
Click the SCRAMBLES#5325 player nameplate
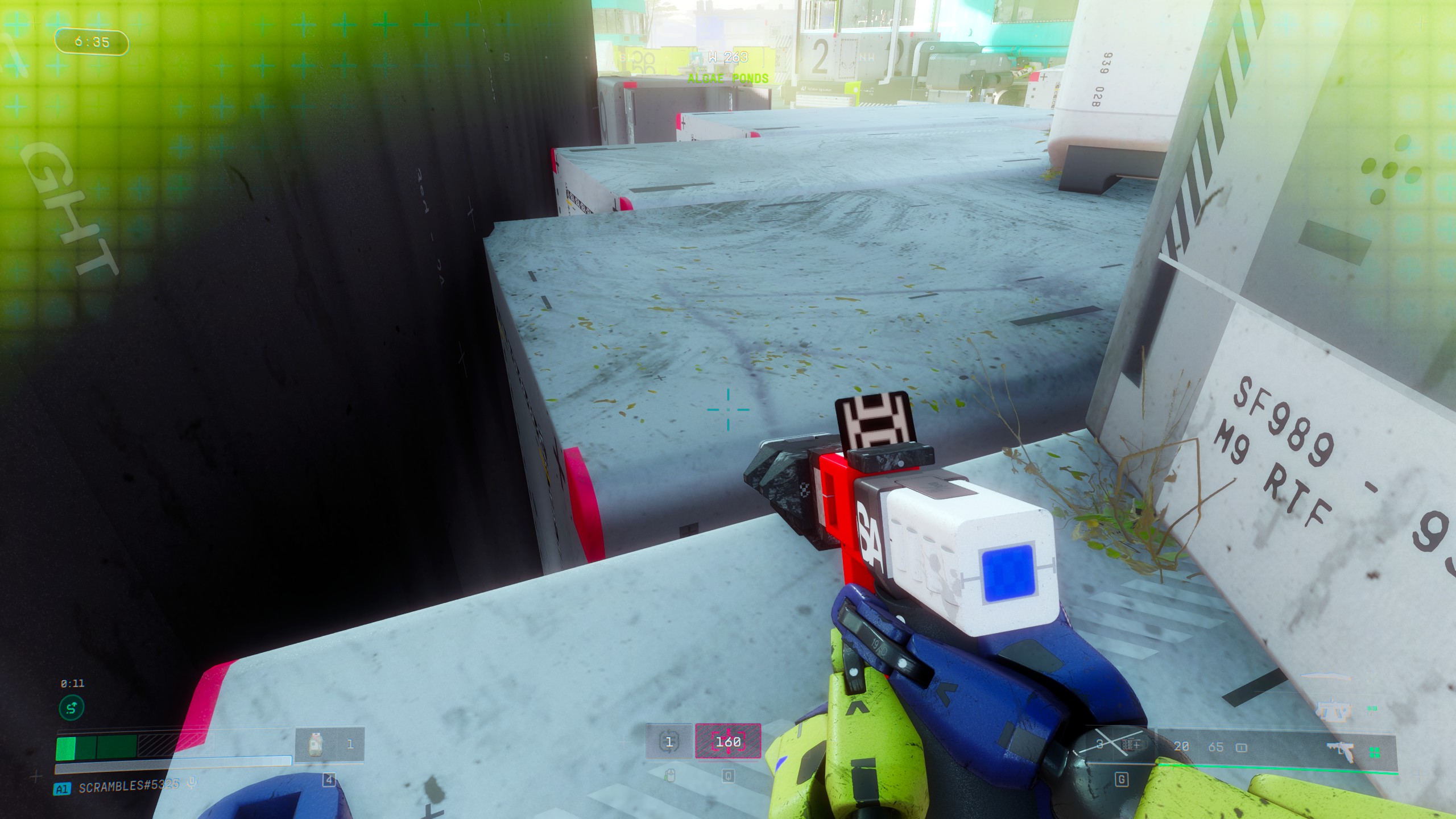click(x=129, y=785)
